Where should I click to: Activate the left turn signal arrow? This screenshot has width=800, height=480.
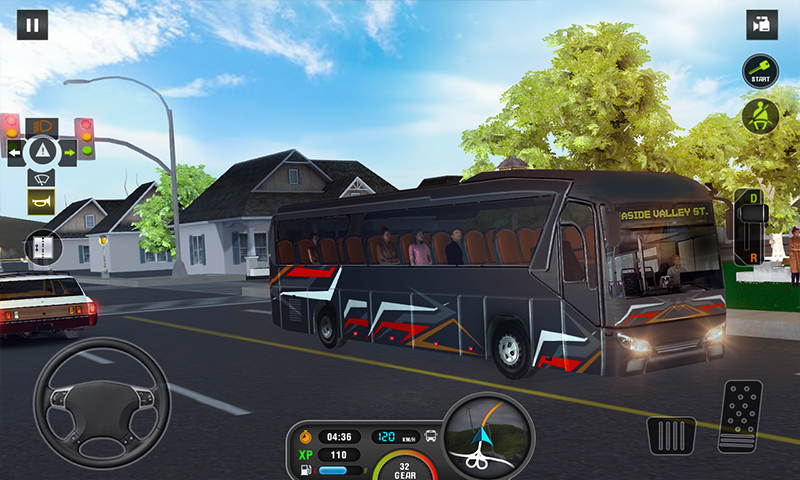point(15,153)
